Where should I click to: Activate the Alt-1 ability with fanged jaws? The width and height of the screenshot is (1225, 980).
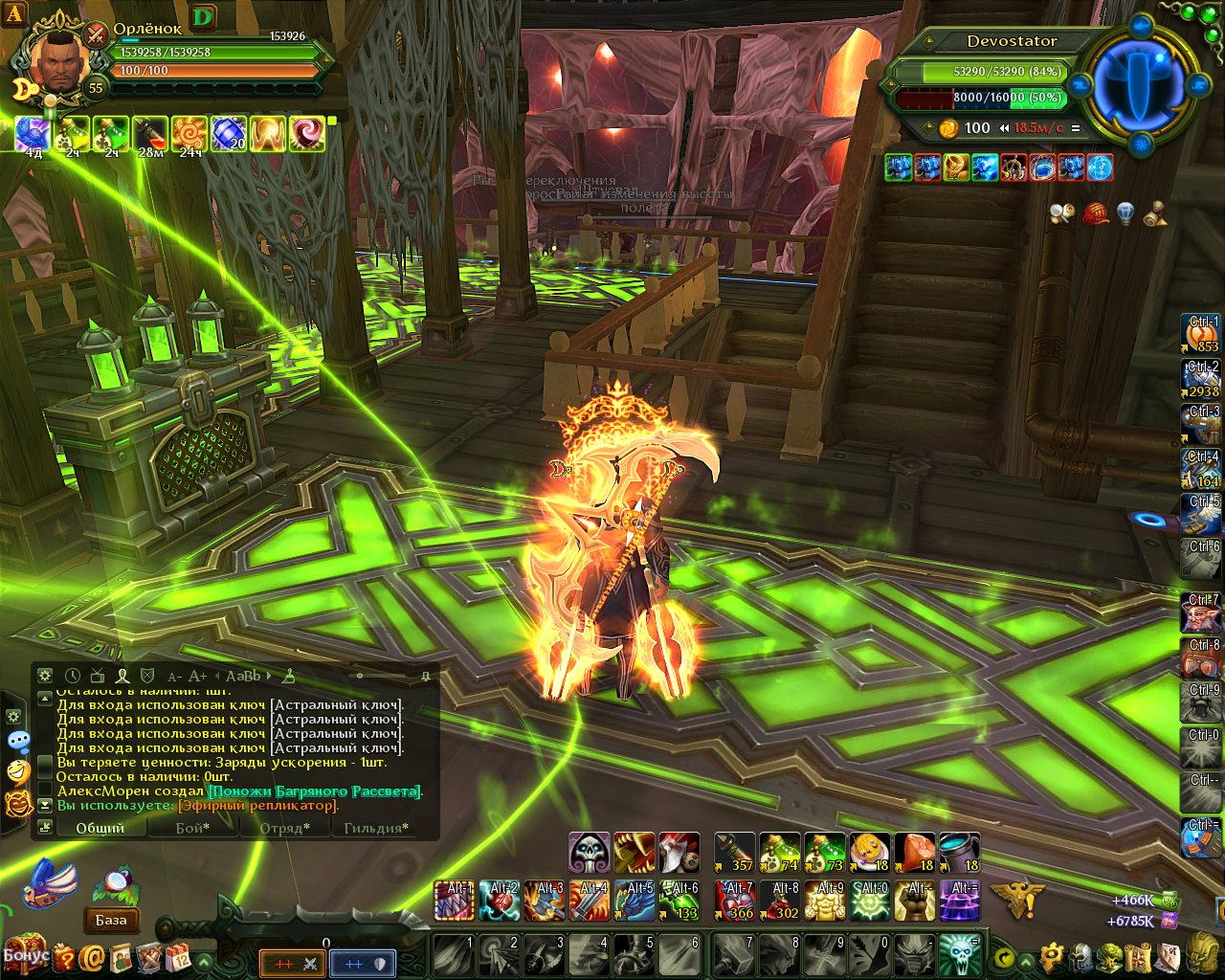pos(455,901)
